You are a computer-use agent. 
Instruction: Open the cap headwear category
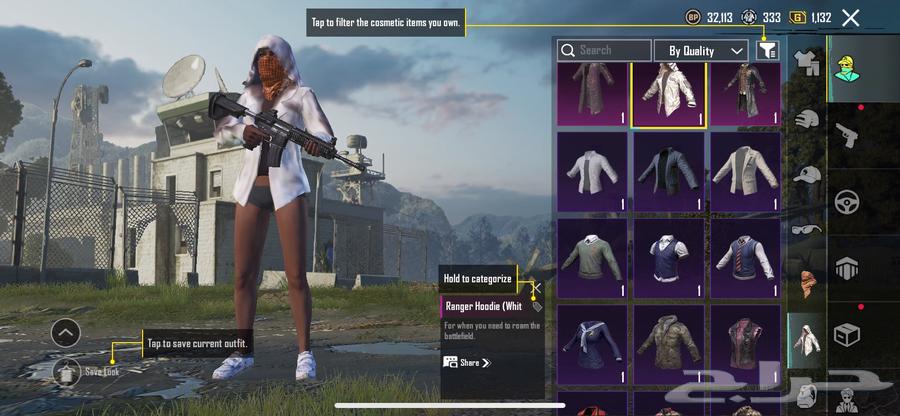click(x=807, y=174)
